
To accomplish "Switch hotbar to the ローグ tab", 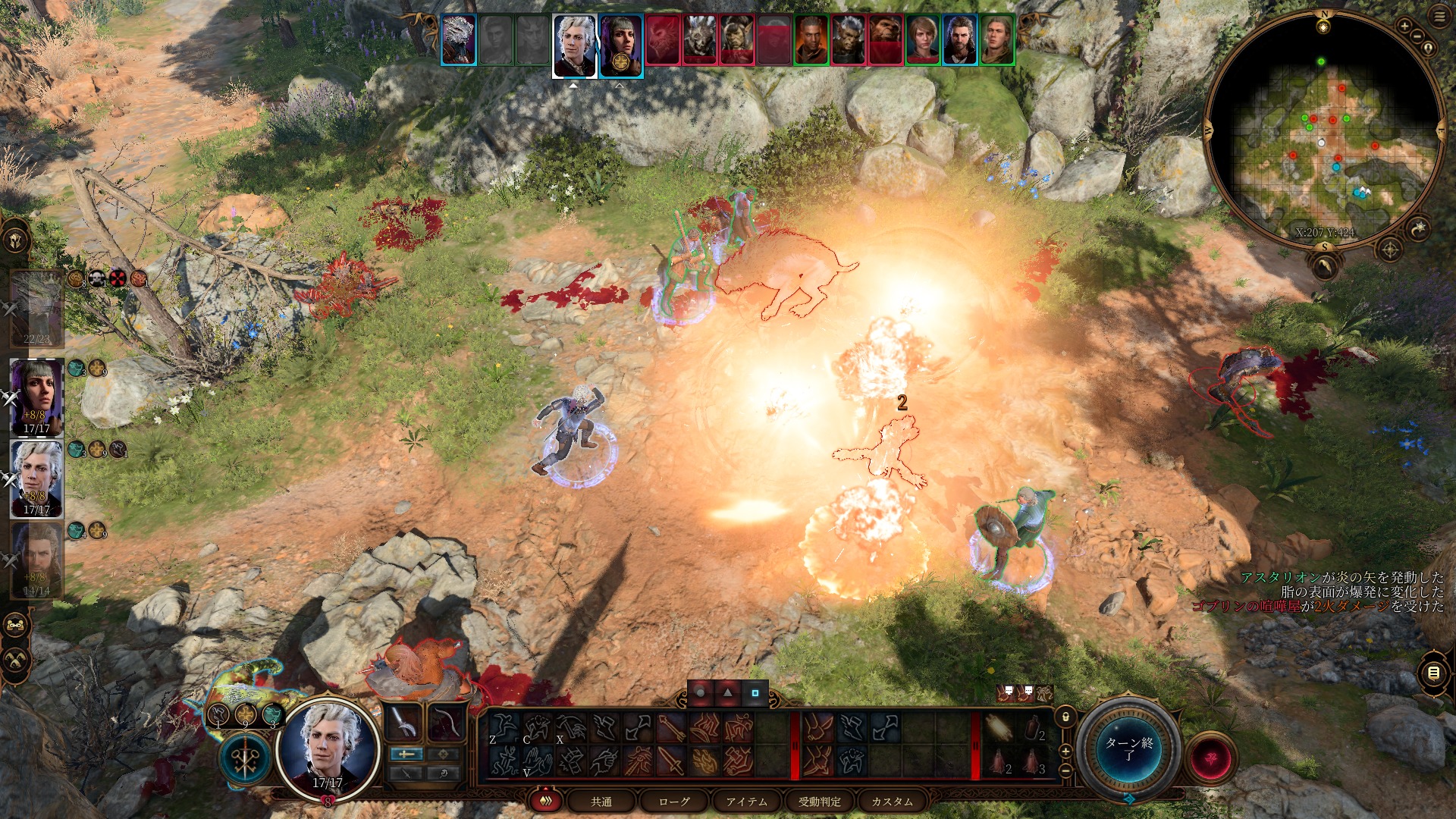I will [x=674, y=802].
